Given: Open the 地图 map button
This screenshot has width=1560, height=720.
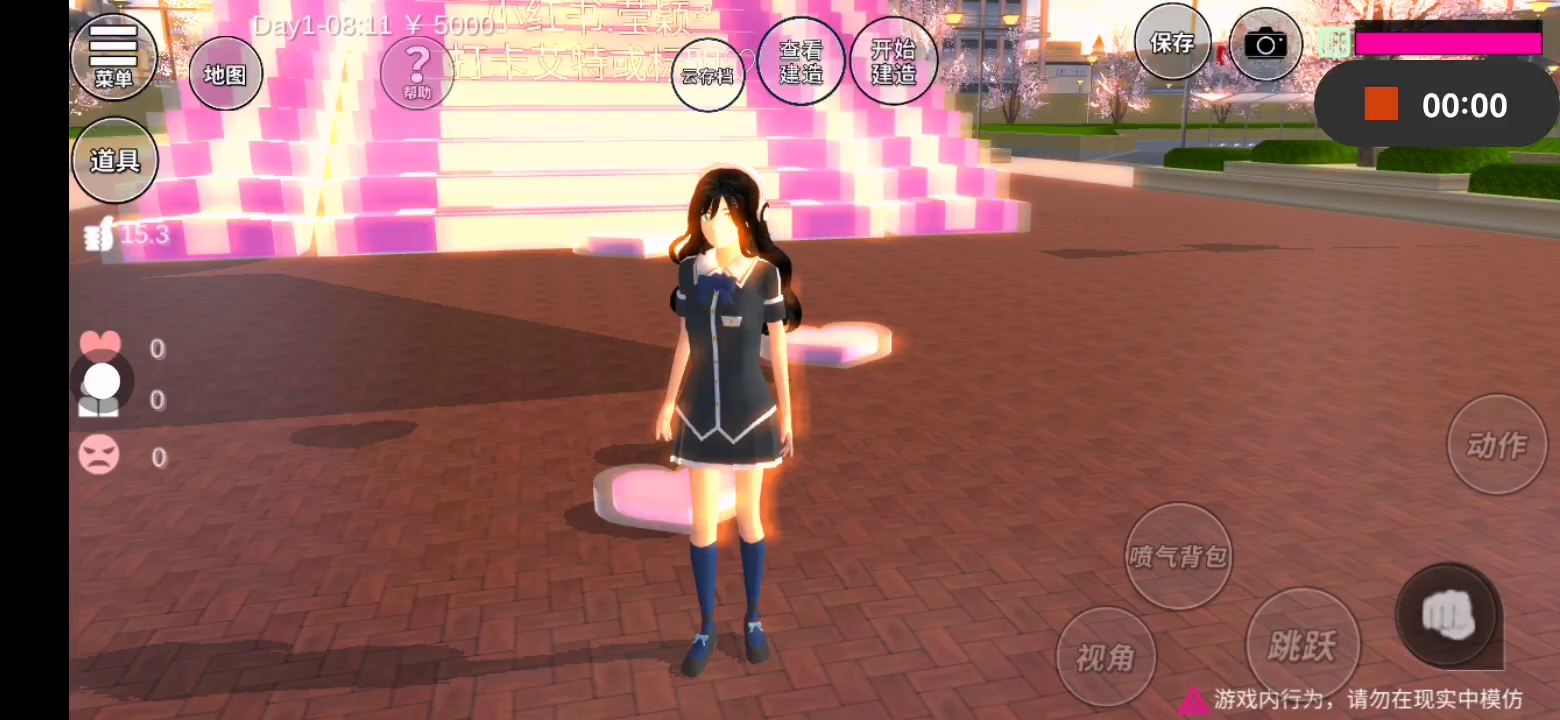Looking at the screenshot, I should pos(225,74).
